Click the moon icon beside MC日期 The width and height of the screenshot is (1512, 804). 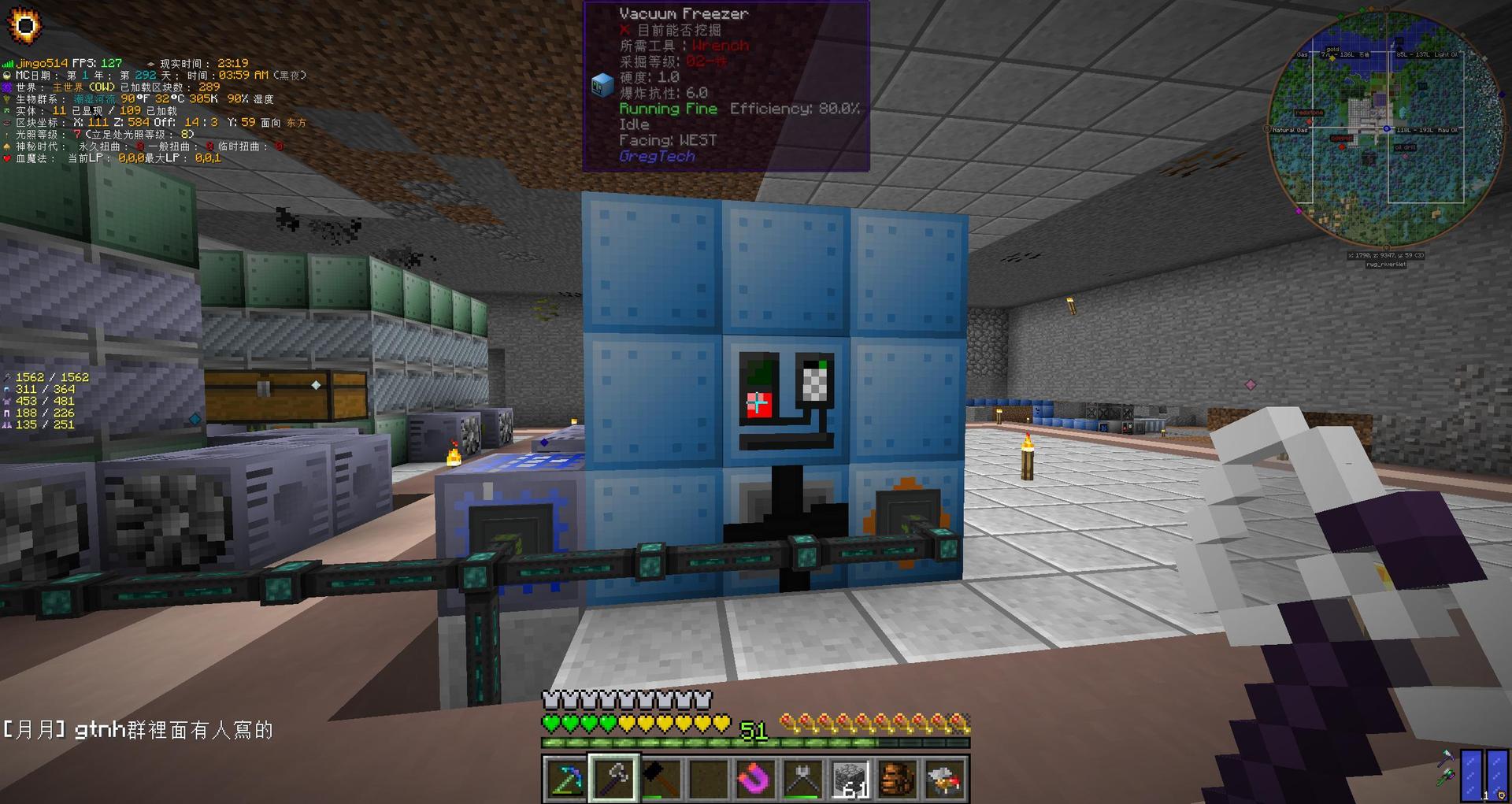point(8,73)
